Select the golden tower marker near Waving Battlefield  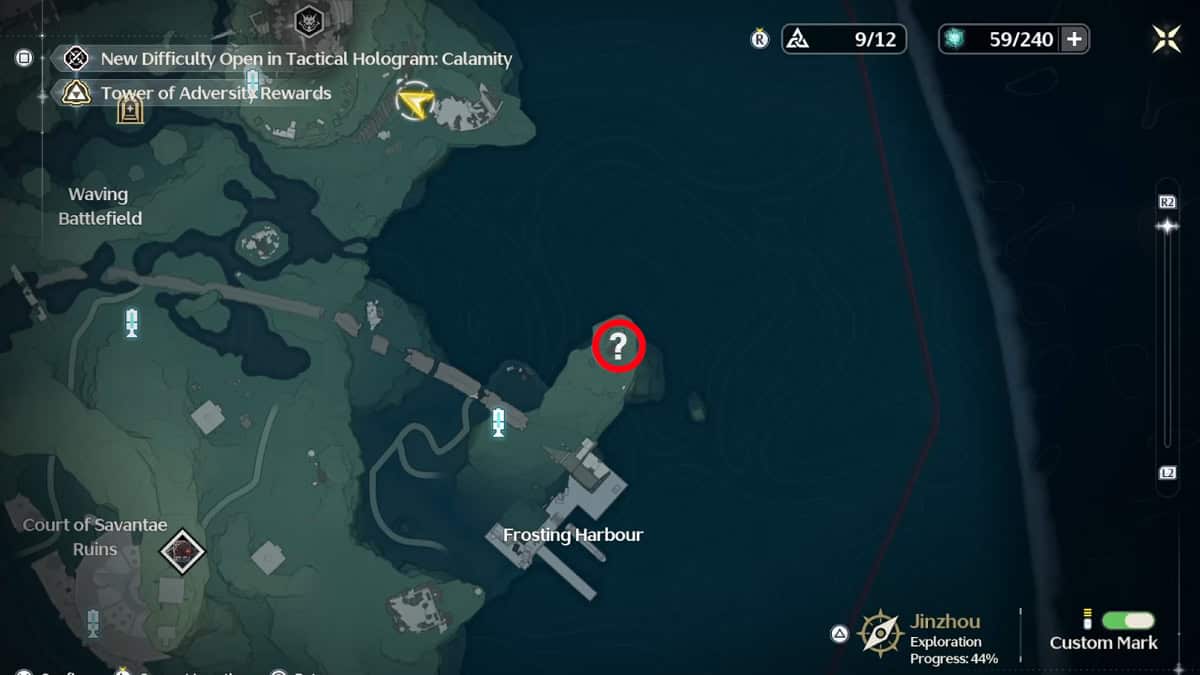(130, 108)
